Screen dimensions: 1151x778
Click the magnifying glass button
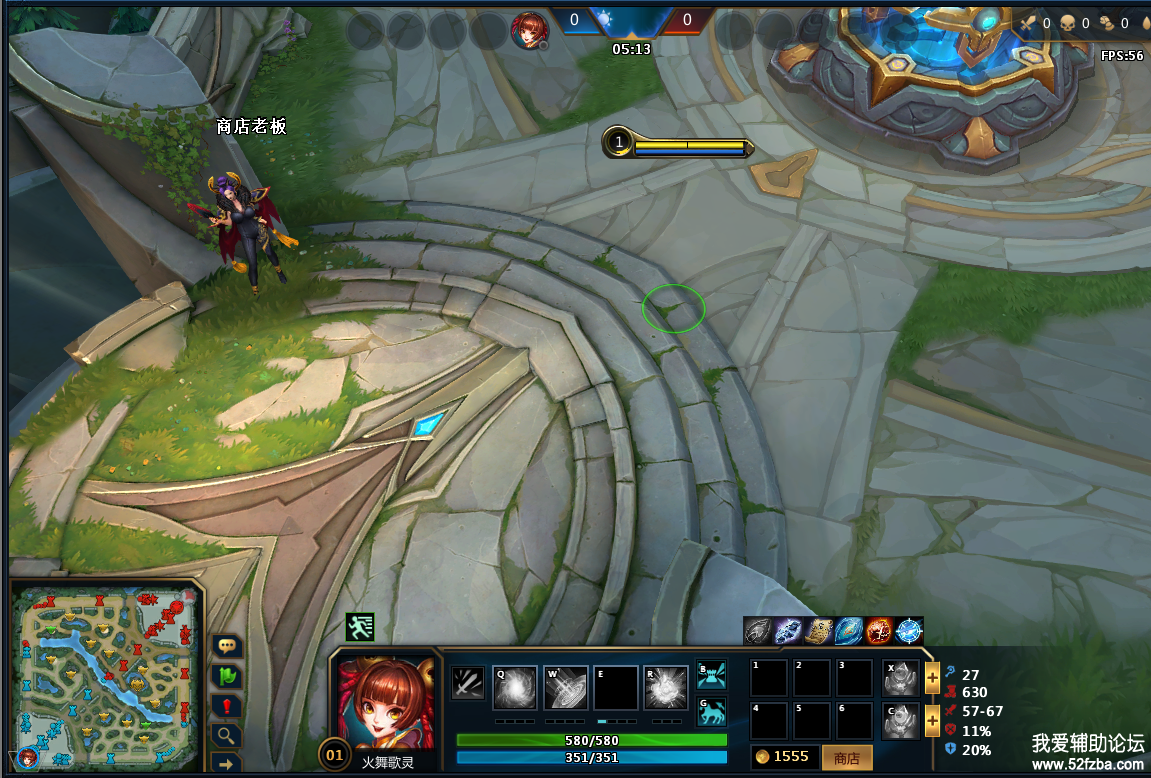[x=227, y=736]
